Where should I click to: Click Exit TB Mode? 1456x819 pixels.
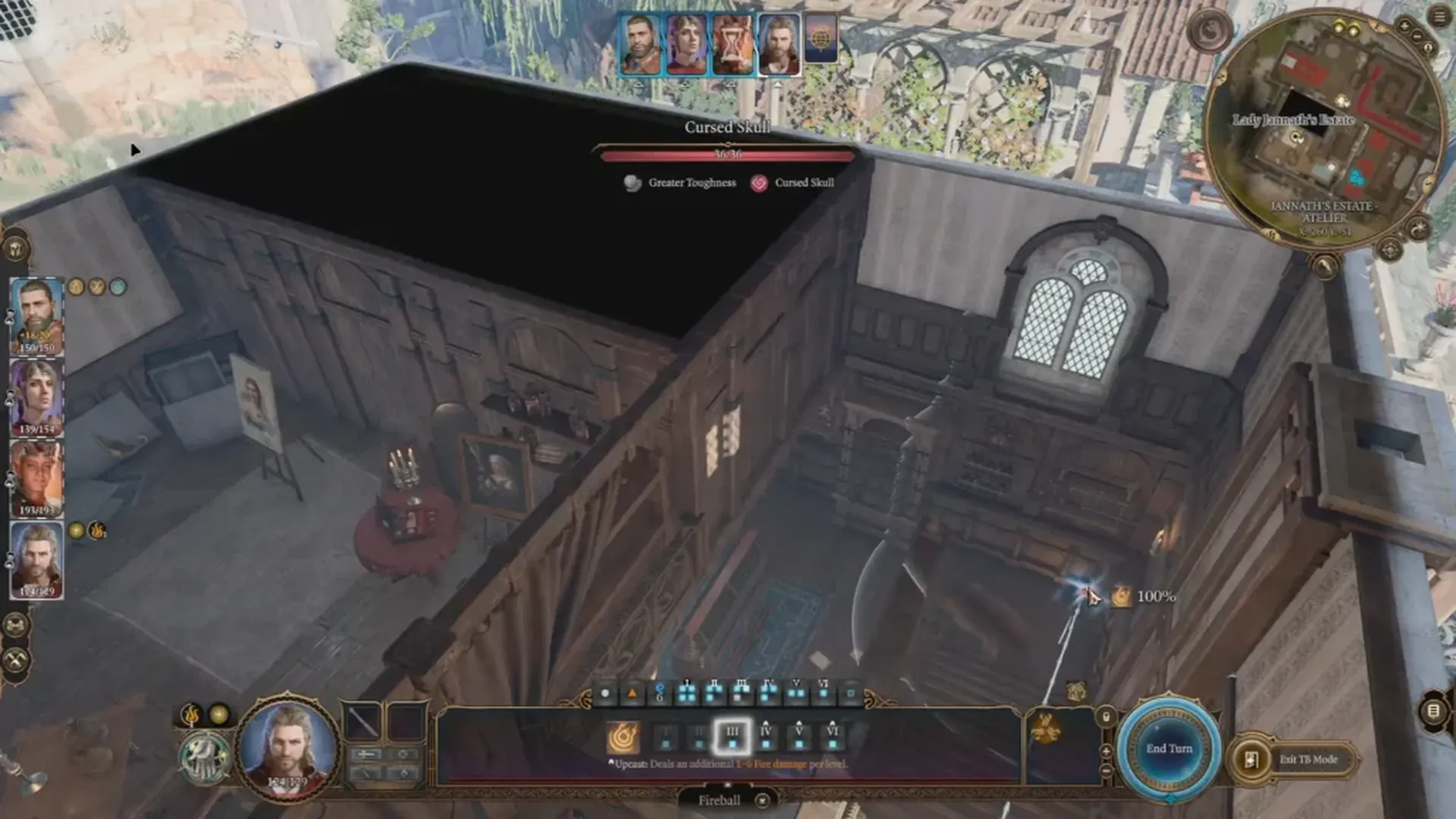coord(1309,759)
